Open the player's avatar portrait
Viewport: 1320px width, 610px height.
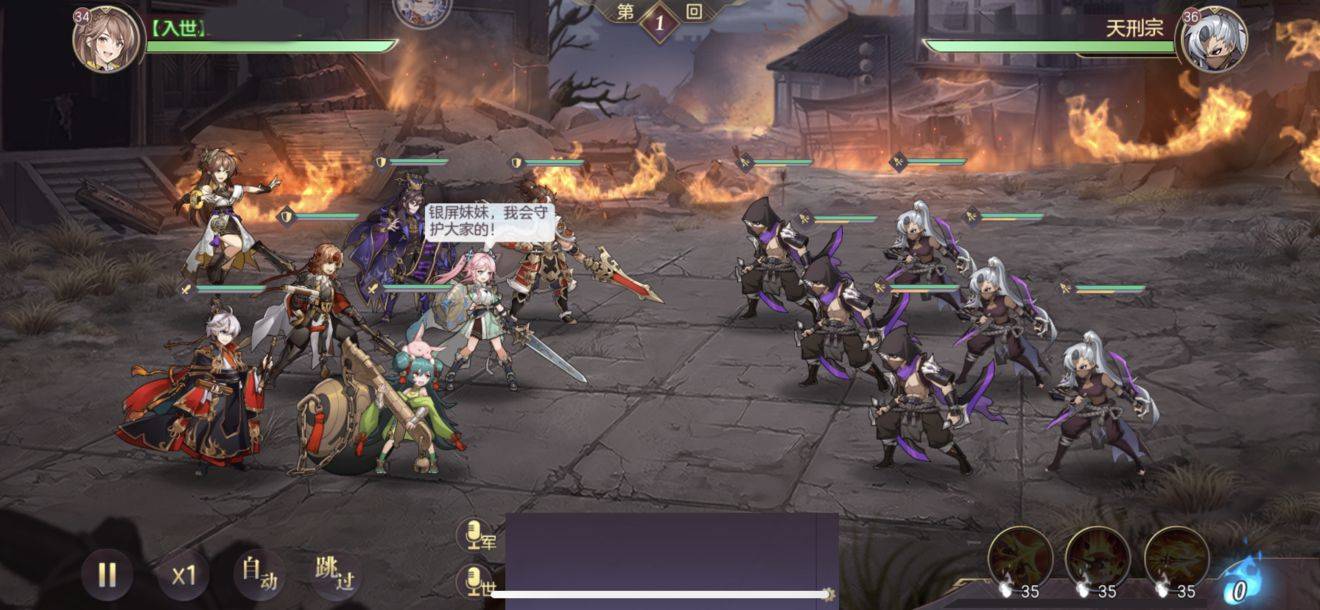point(108,39)
